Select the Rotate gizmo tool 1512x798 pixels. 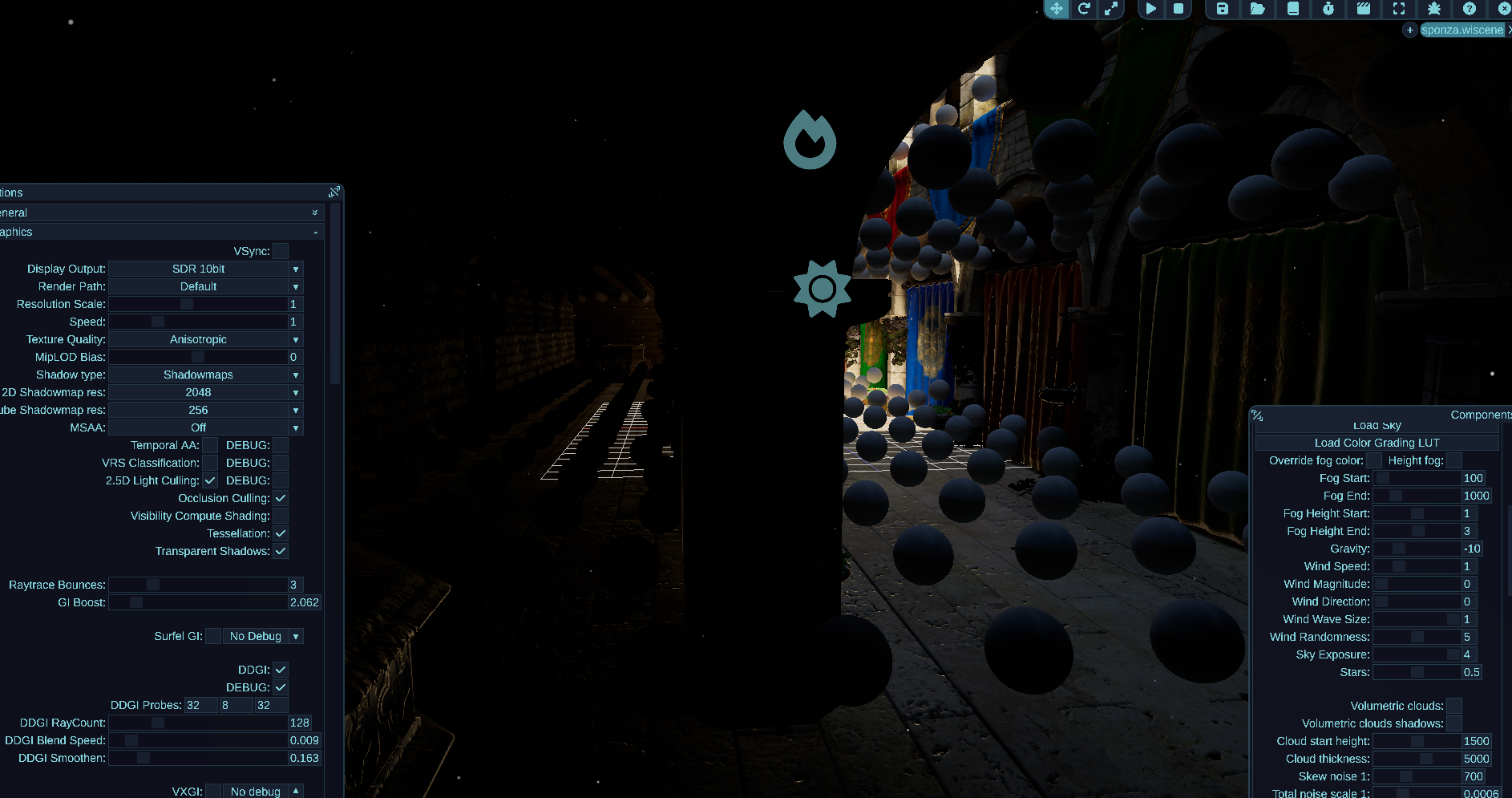1084,9
